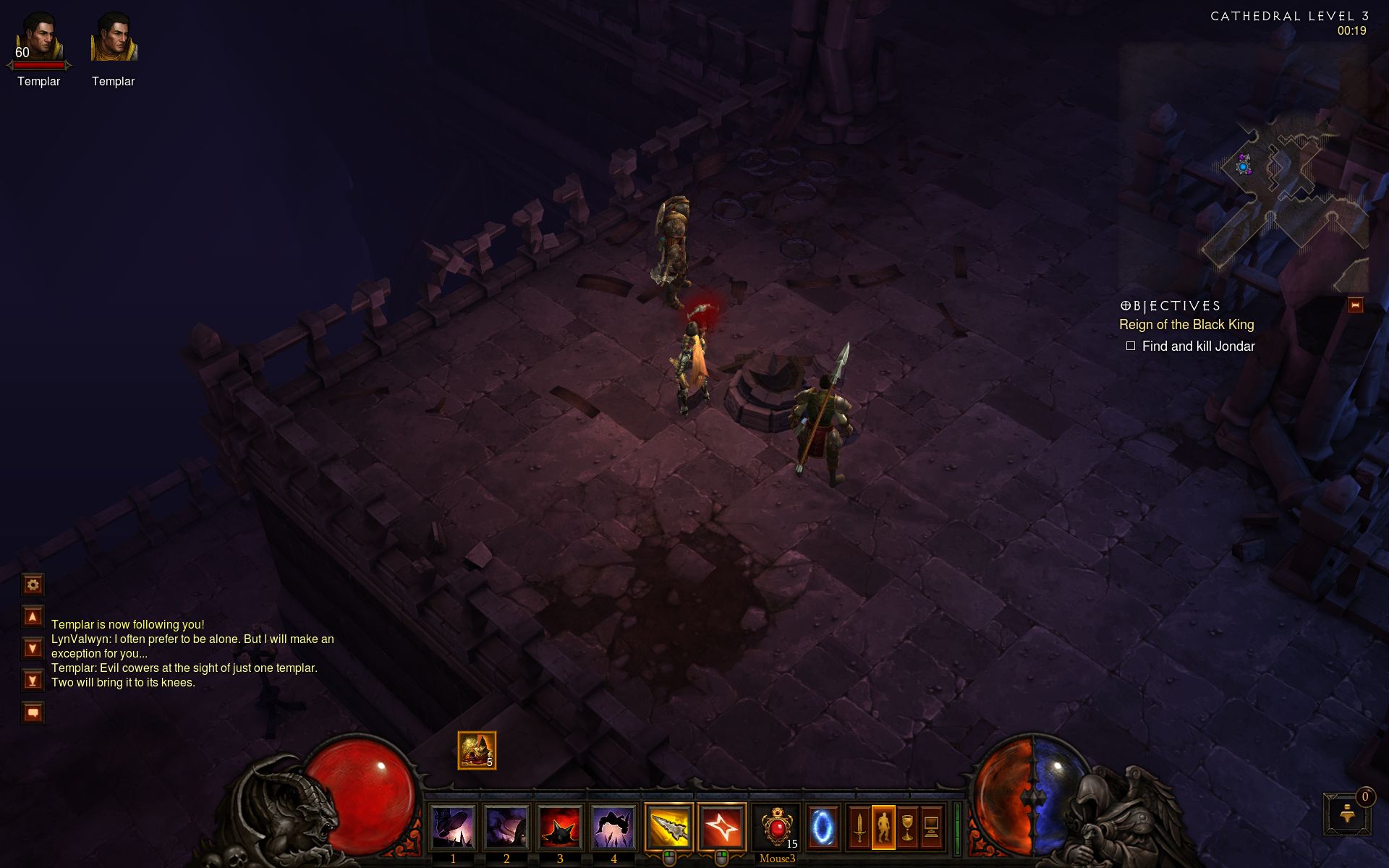This screenshot has height=868, width=1389.
Task: Open the chat speech bubble button
Action: click(x=33, y=713)
